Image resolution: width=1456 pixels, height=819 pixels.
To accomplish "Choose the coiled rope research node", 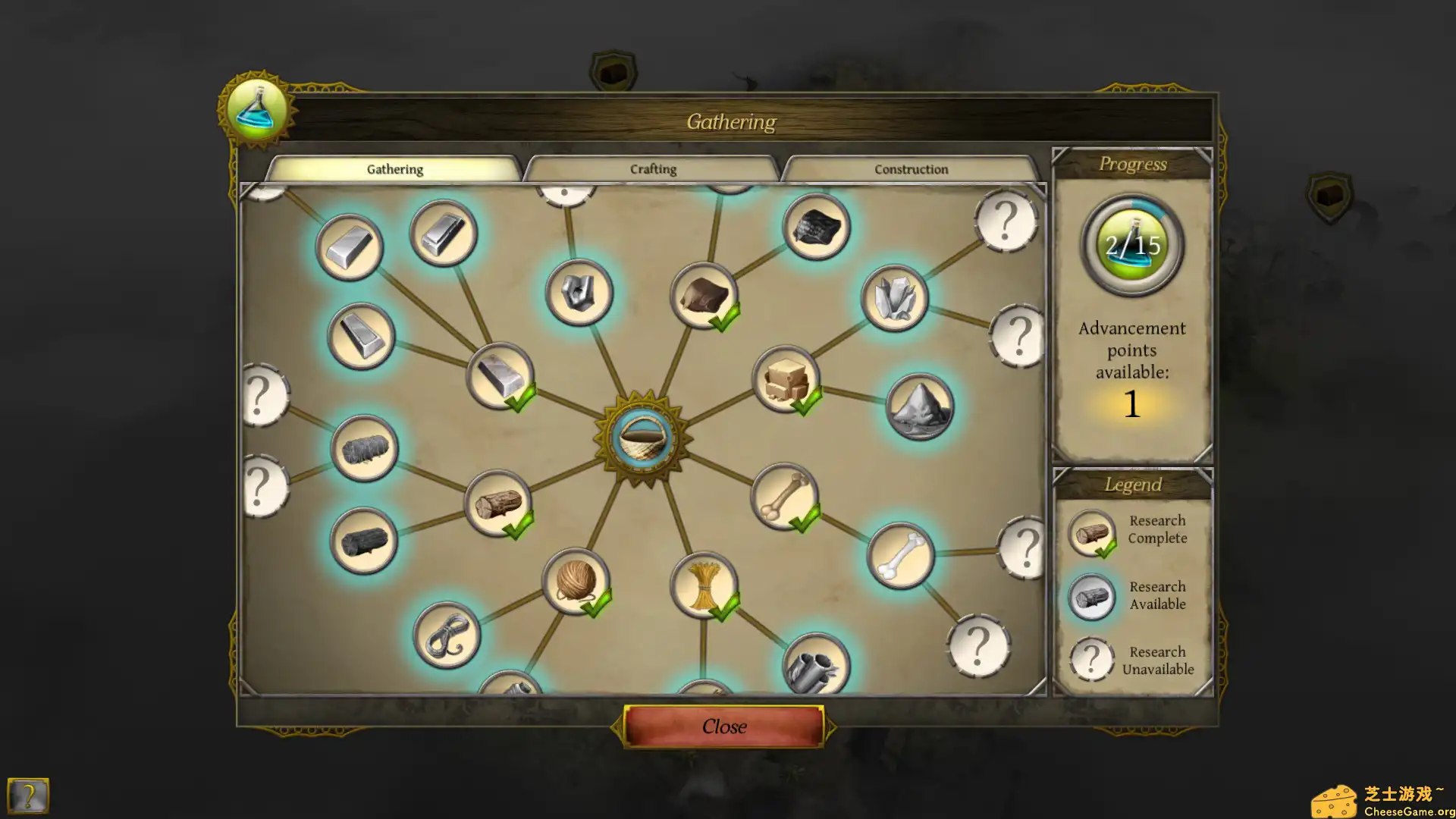I will point(447,635).
